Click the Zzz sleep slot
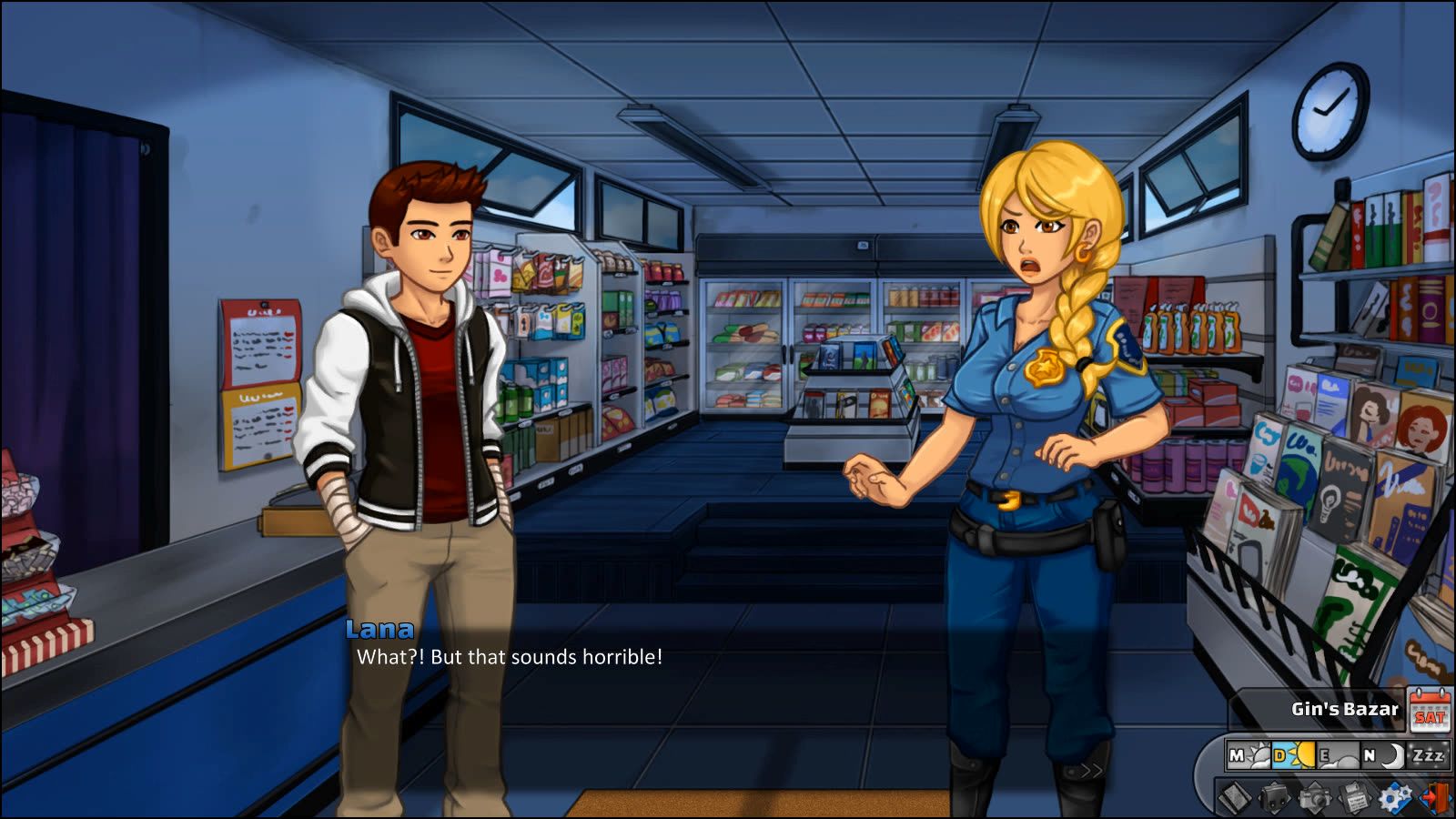Screen dimensions: 1456x819 point(1427,755)
